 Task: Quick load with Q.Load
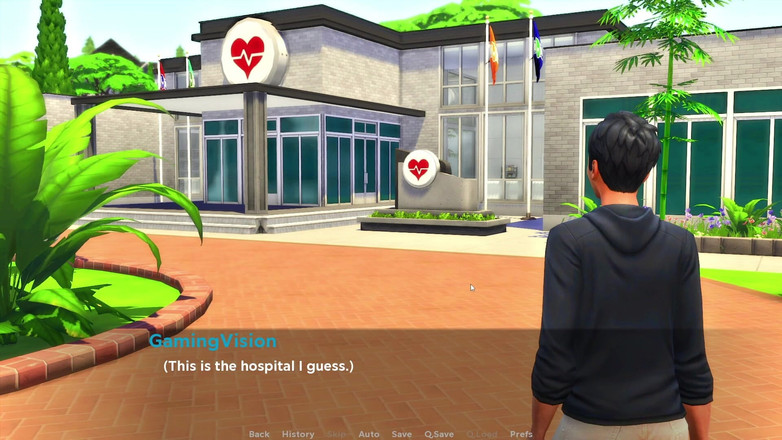point(482,434)
